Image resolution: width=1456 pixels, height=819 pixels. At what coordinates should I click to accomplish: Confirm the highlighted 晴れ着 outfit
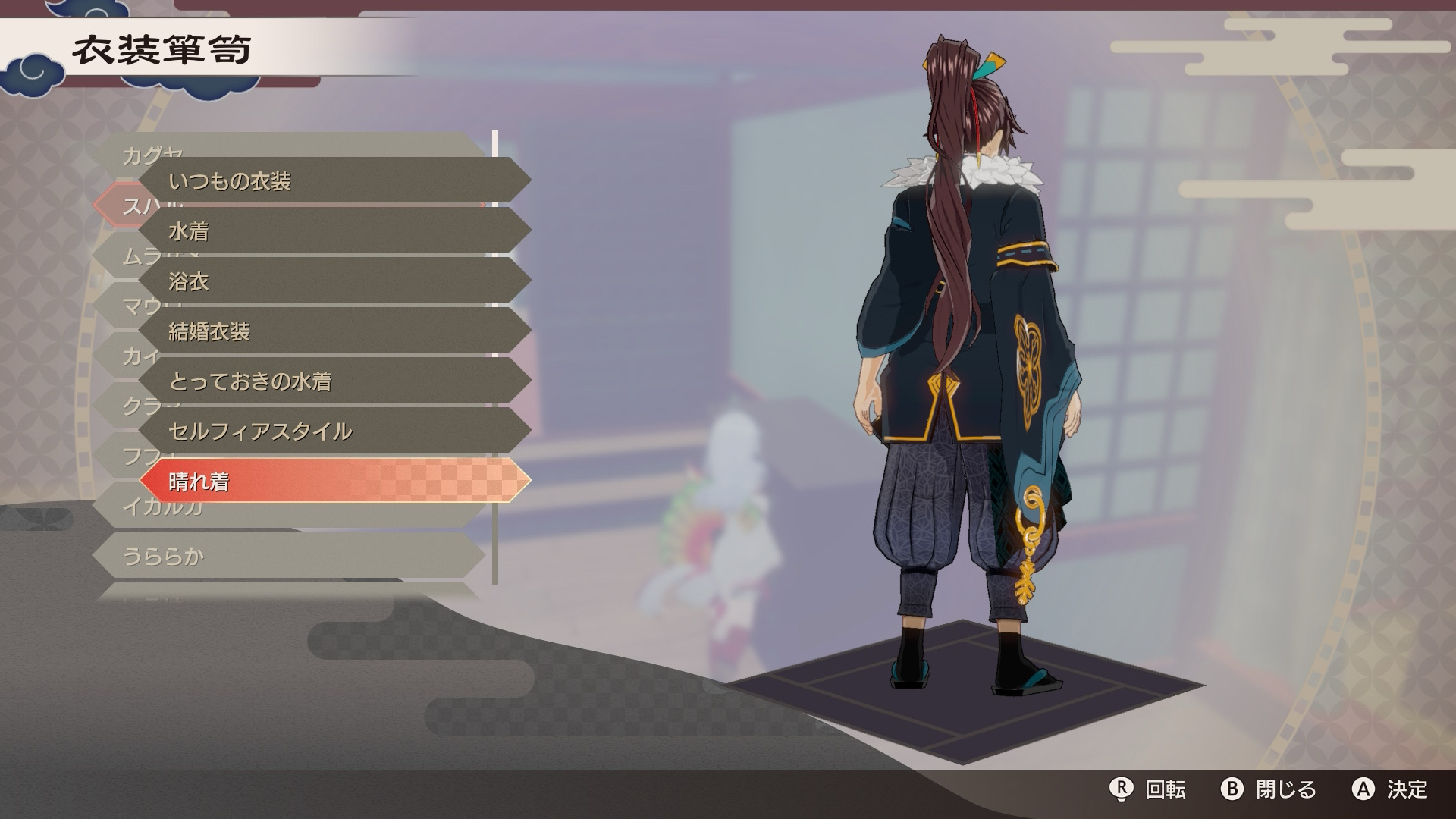(334, 481)
